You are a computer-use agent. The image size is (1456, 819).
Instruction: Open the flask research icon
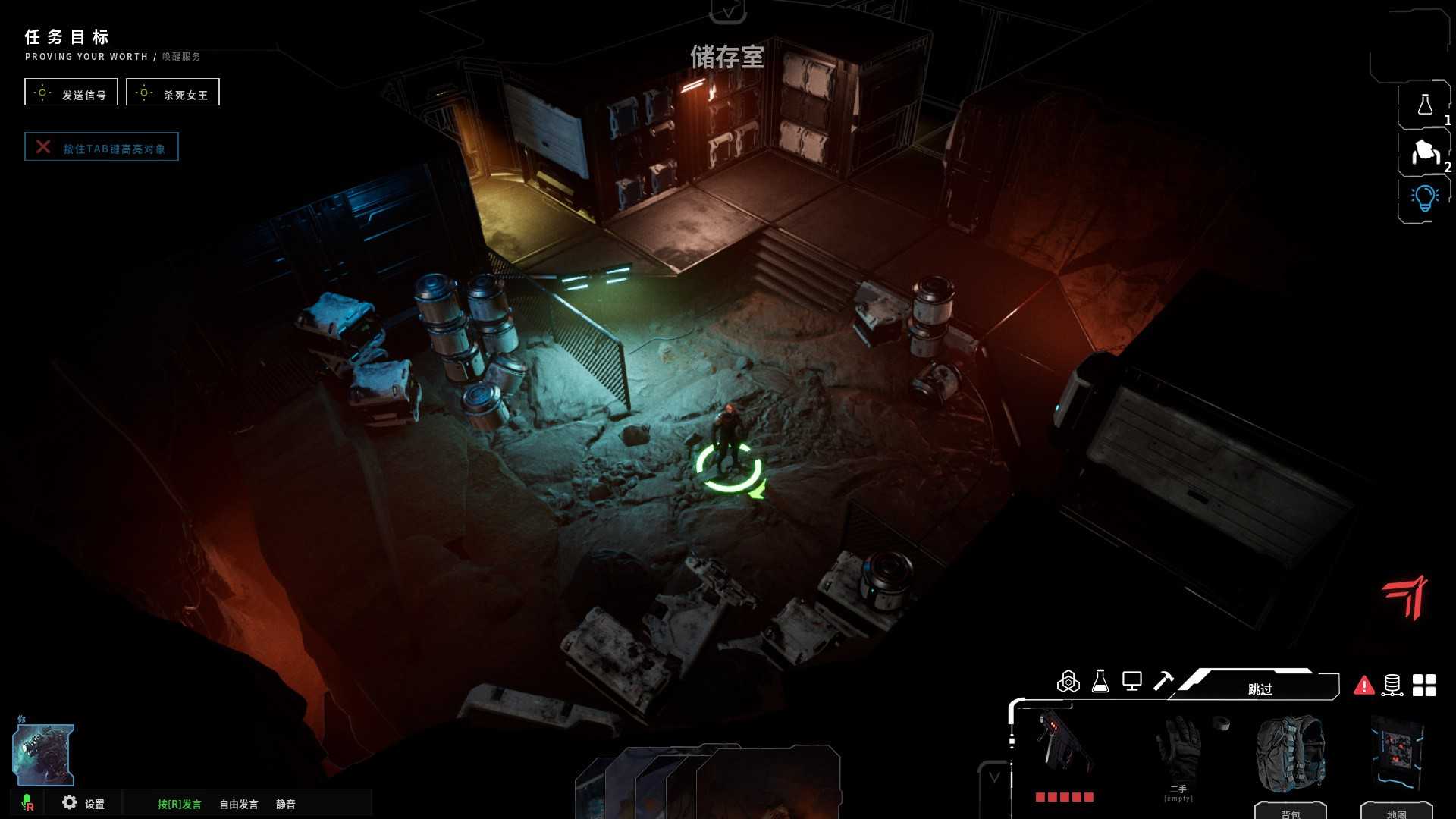tap(1100, 682)
